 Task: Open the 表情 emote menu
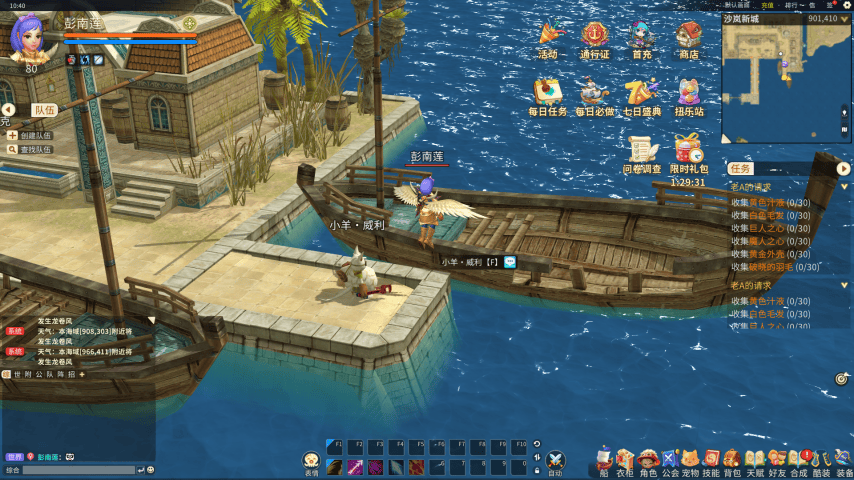point(311,460)
